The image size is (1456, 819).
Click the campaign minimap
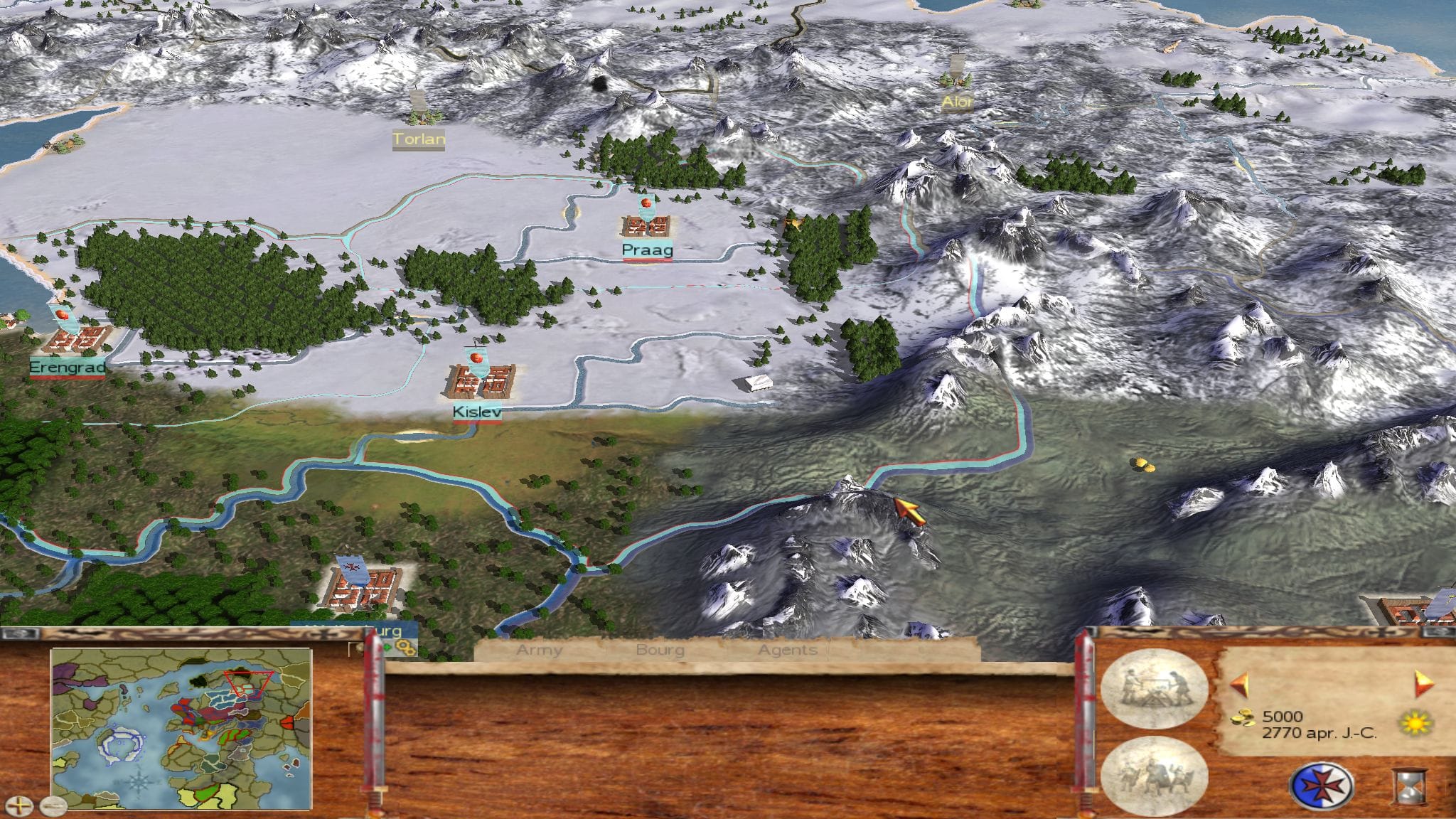point(181,728)
